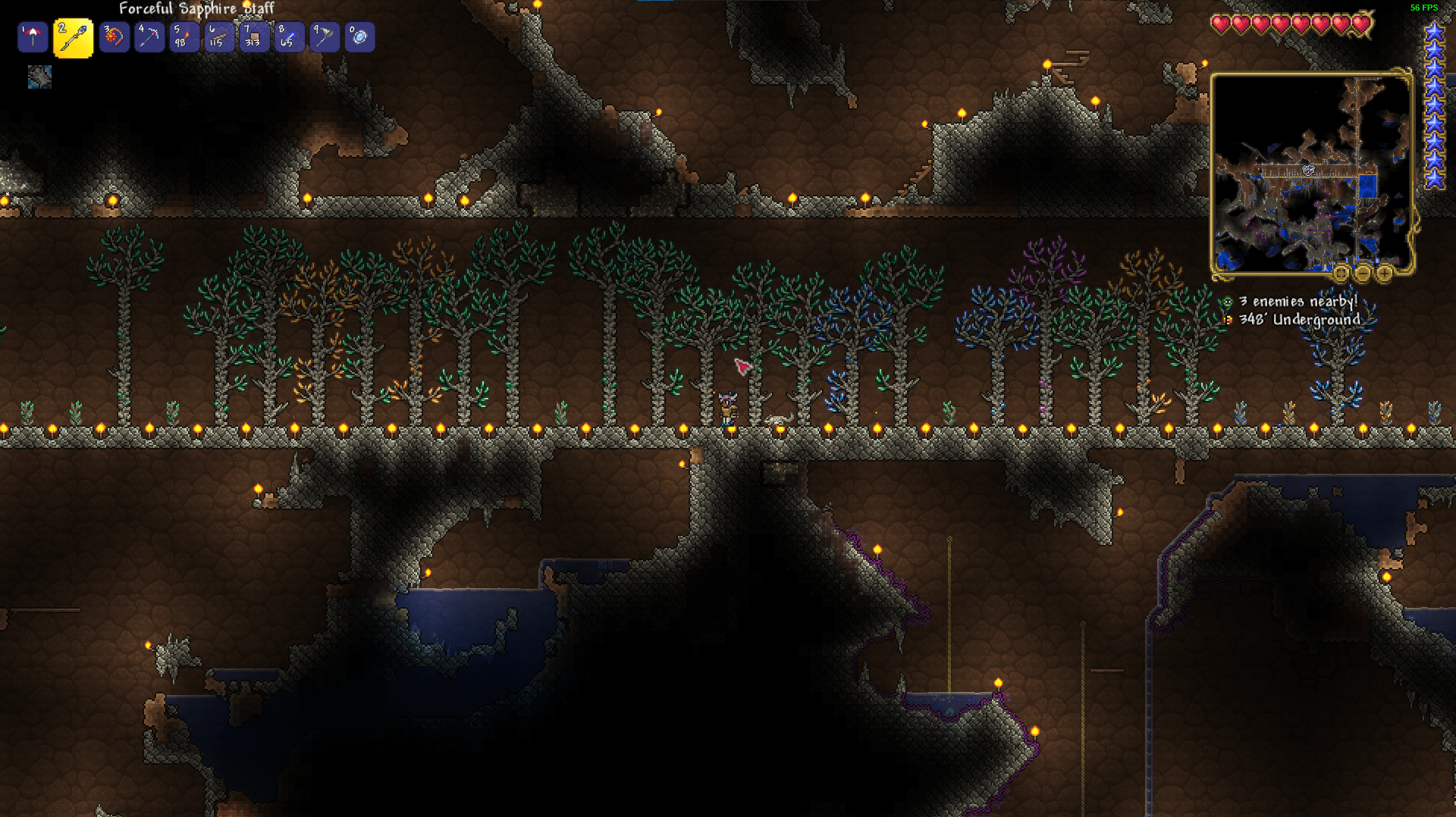The image size is (1456, 817).
Task: Zoom out on the minimap
Action: pyautogui.click(x=1363, y=273)
